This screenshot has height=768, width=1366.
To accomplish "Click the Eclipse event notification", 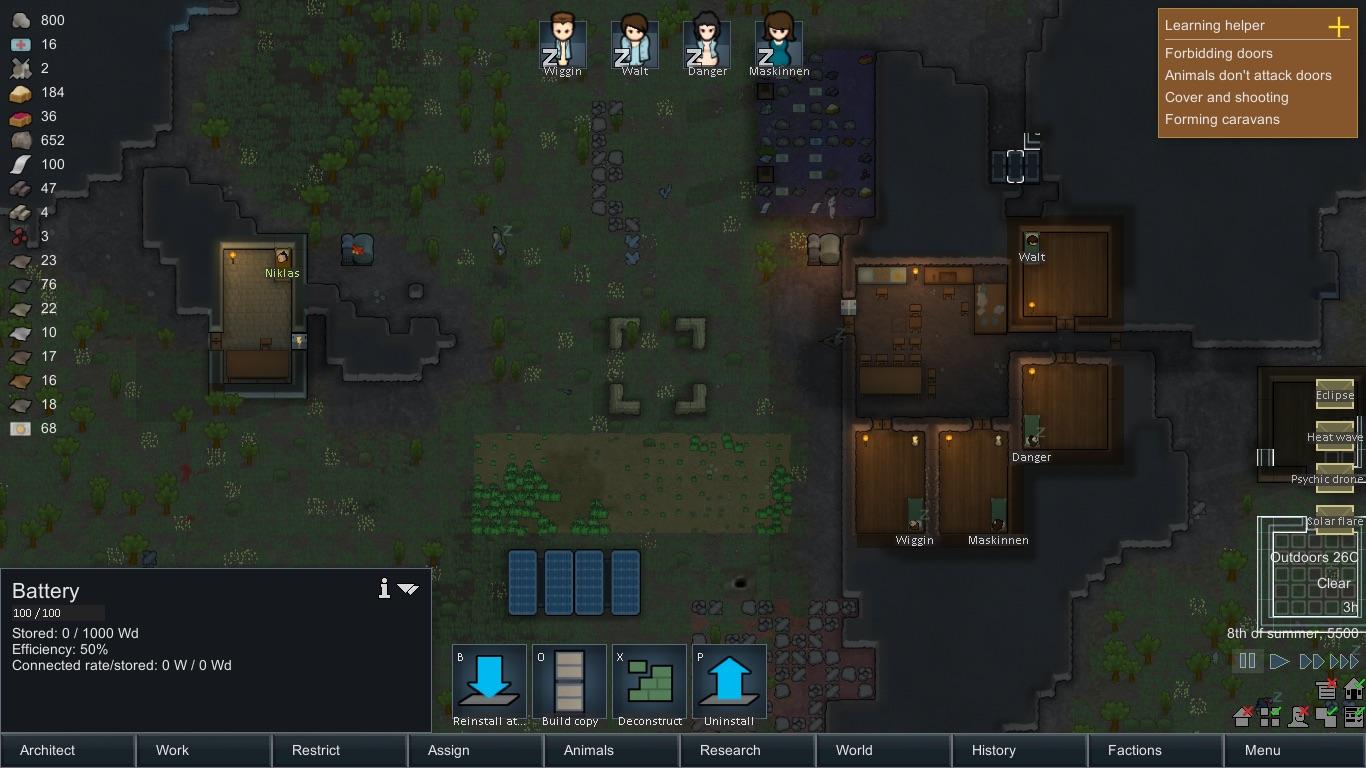I will click(1335, 395).
